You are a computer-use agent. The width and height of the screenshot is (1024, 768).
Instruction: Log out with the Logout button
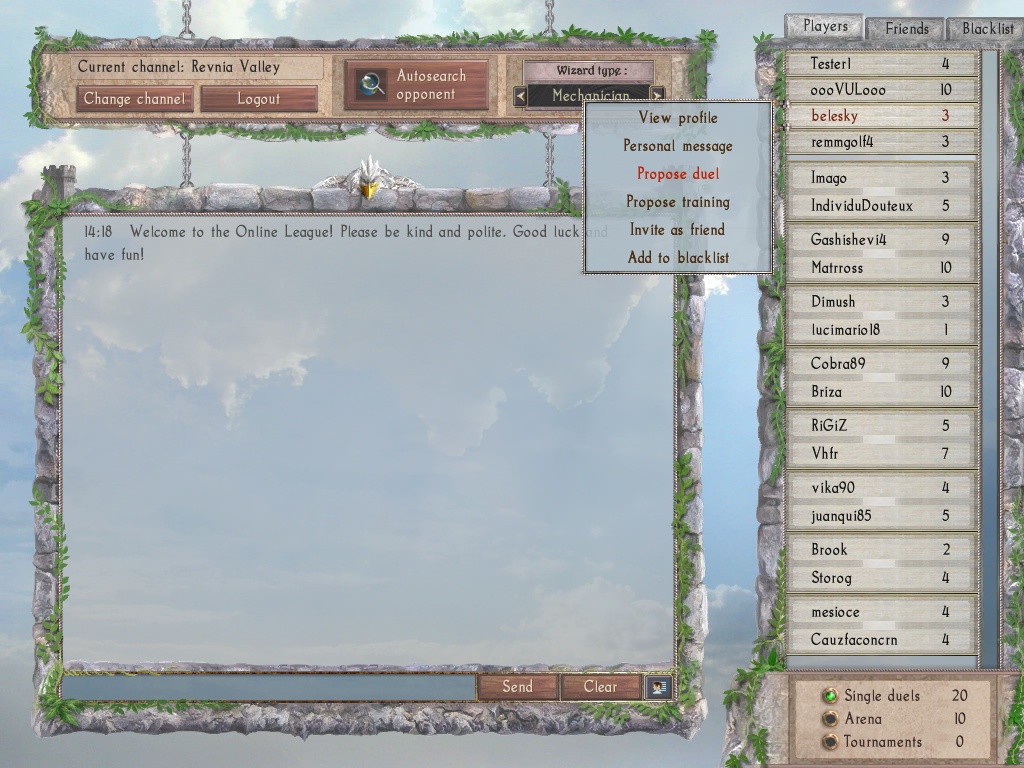tap(259, 99)
